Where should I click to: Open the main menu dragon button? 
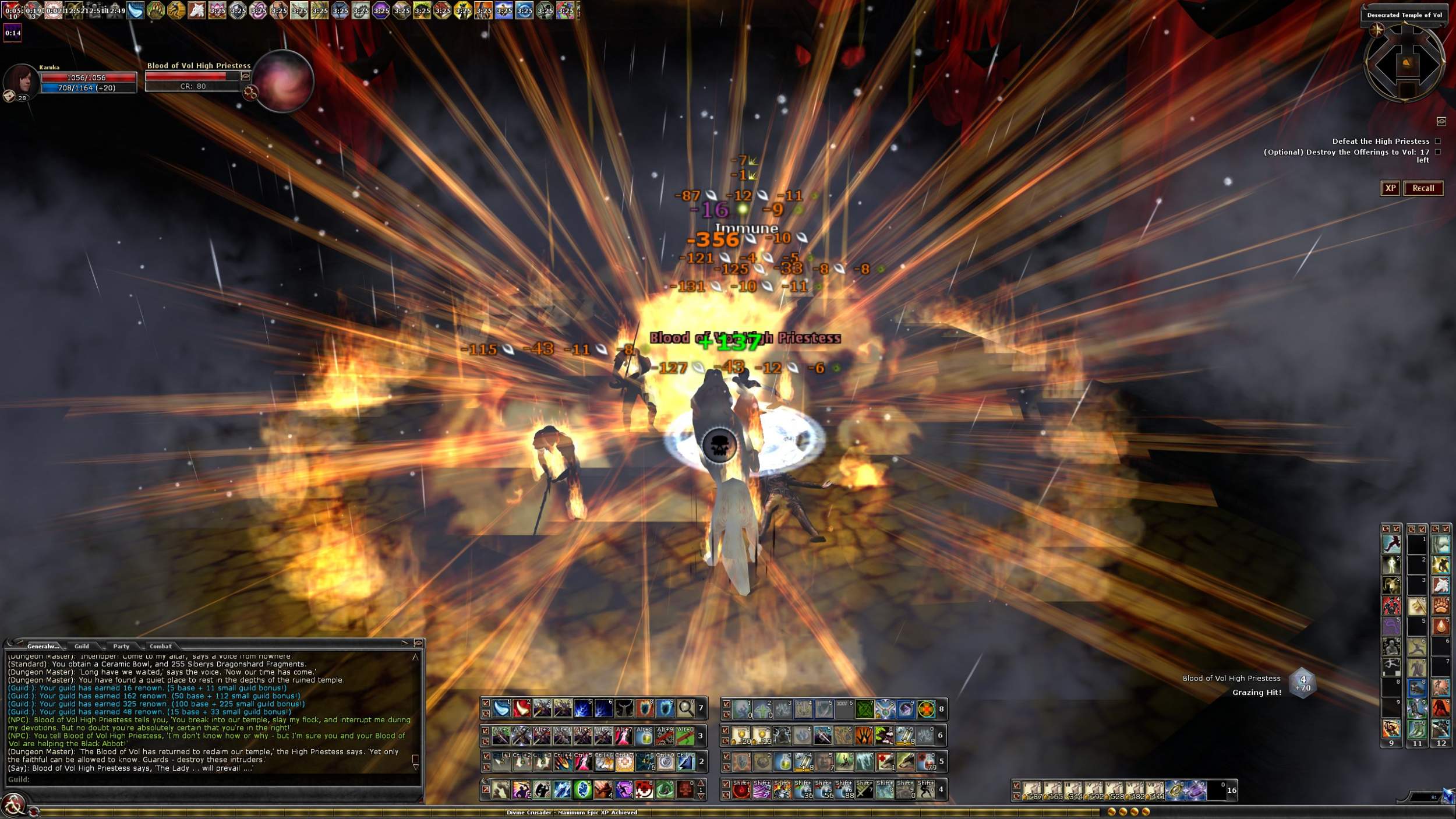pyautogui.click(x=13, y=805)
